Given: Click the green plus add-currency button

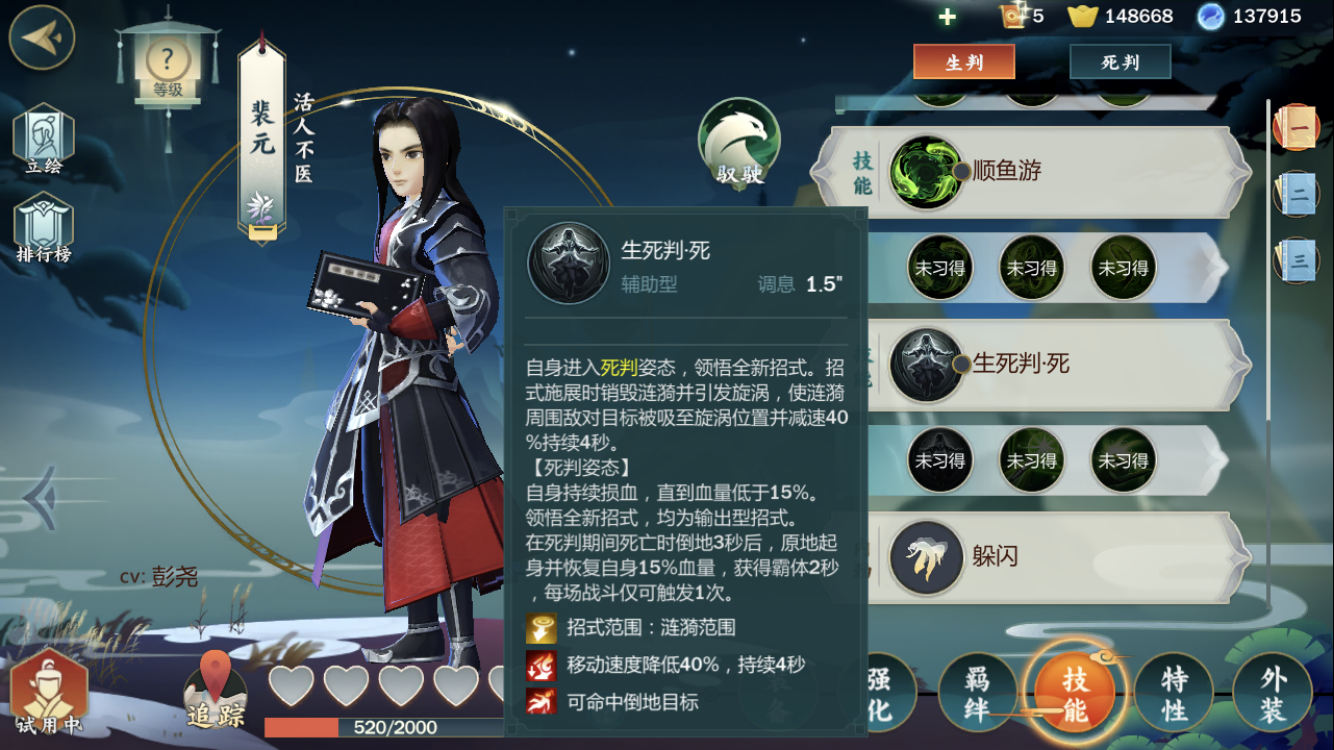Looking at the screenshot, I should pos(947,17).
